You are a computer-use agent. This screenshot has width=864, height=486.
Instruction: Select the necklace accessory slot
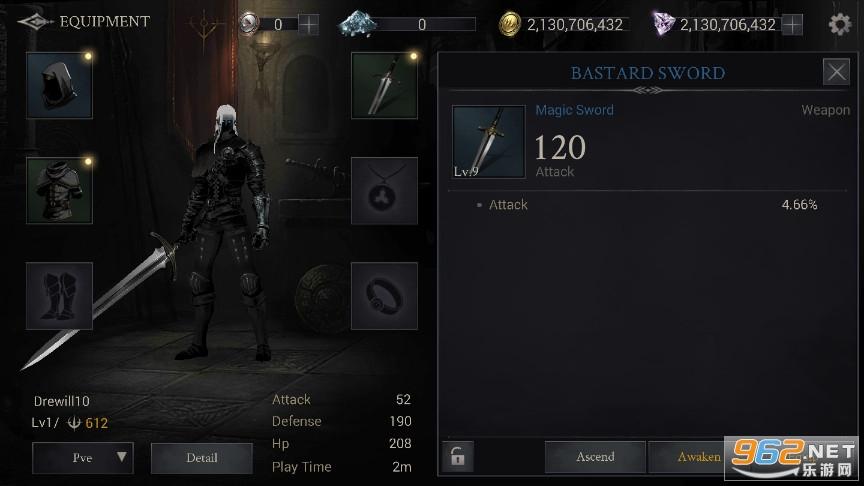[384, 190]
